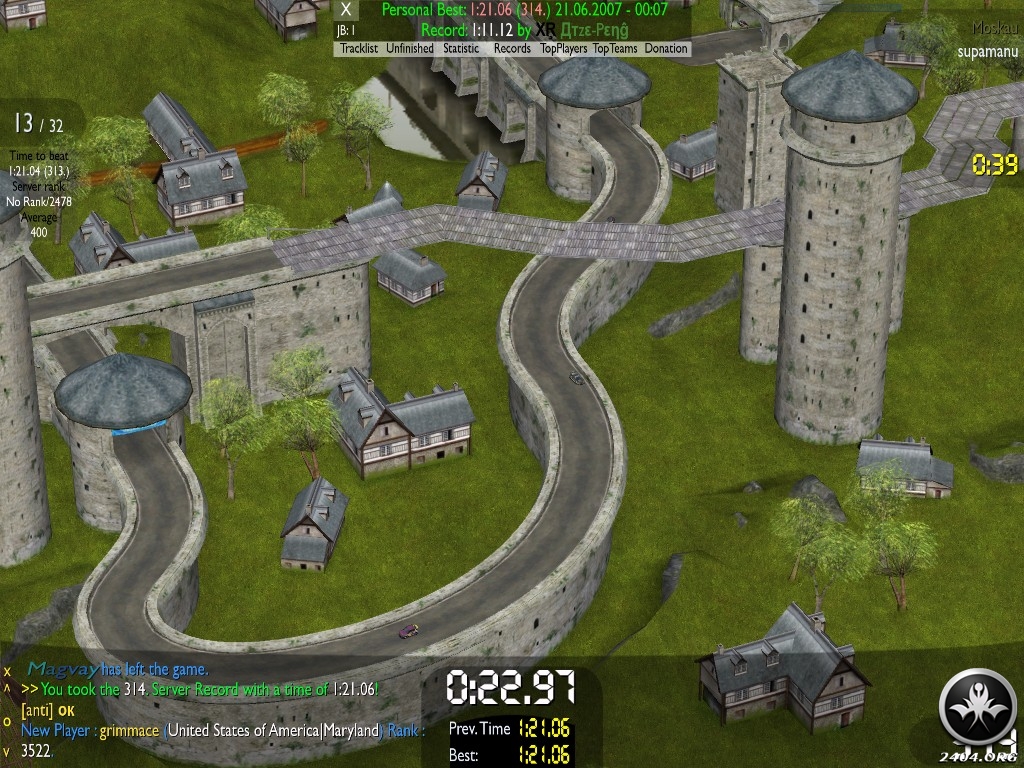View the Records list

pyautogui.click(x=512, y=48)
